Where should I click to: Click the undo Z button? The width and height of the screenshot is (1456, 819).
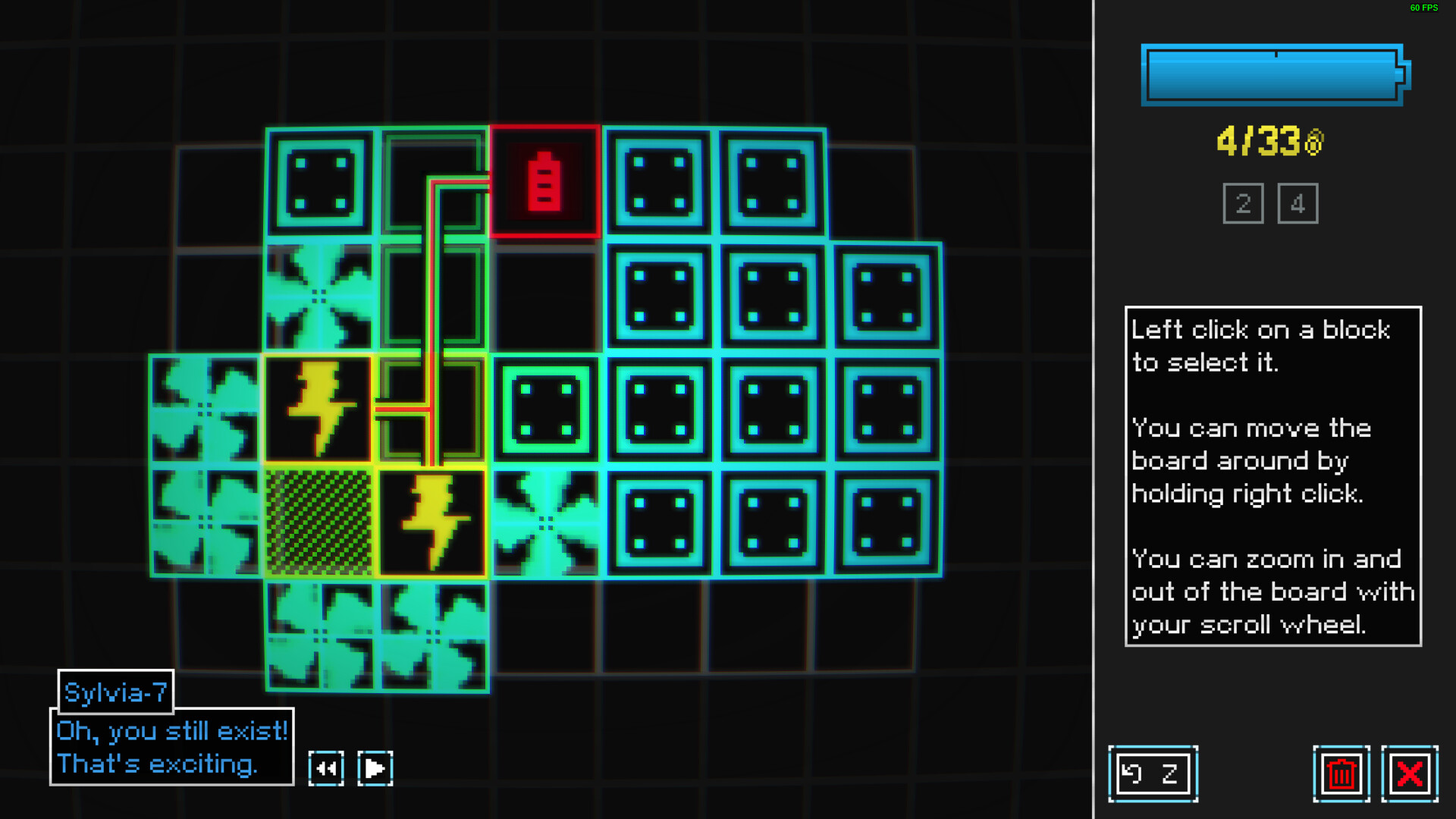1154,773
